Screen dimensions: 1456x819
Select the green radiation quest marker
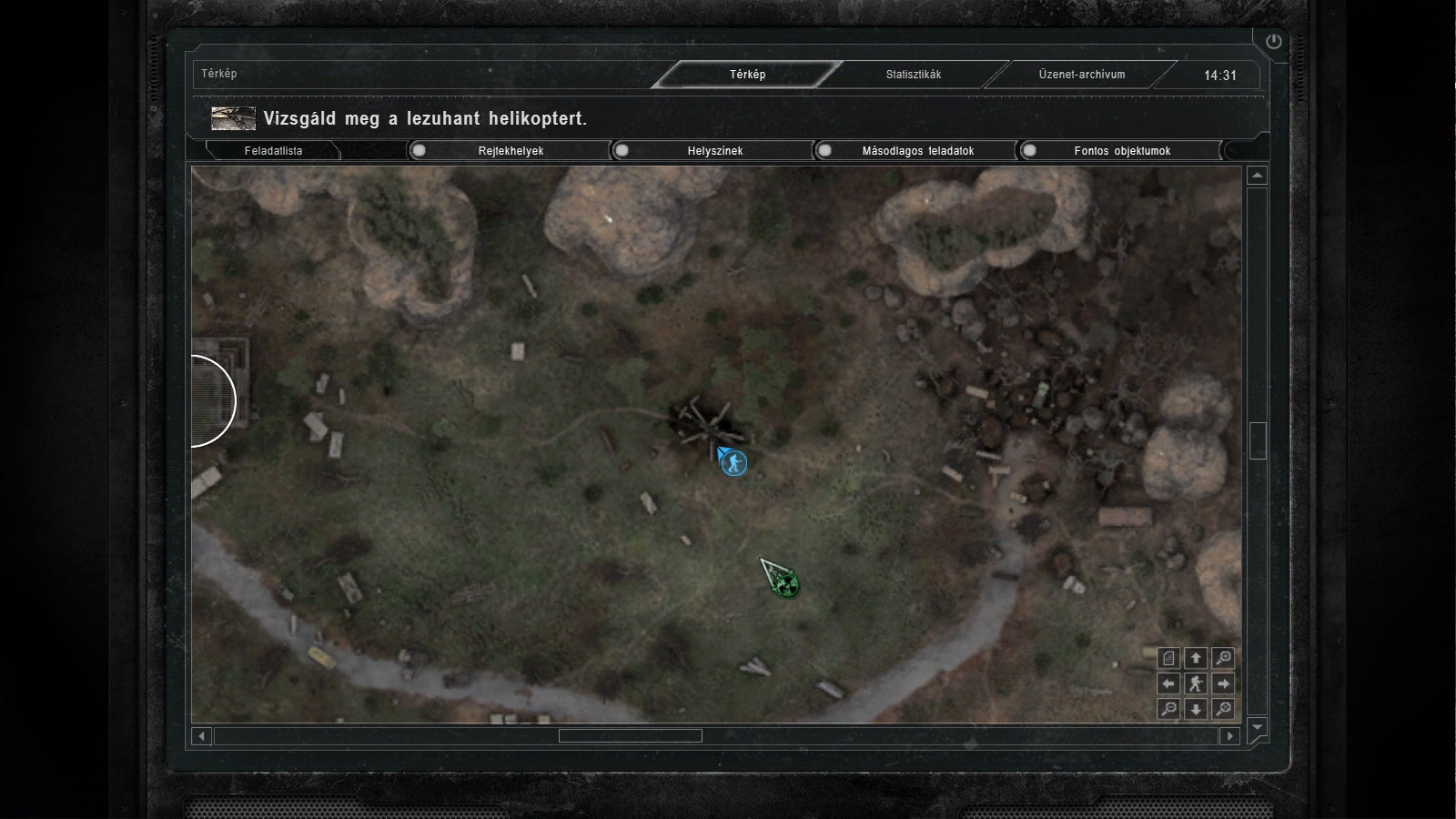pyautogui.click(x=787, y=585)
